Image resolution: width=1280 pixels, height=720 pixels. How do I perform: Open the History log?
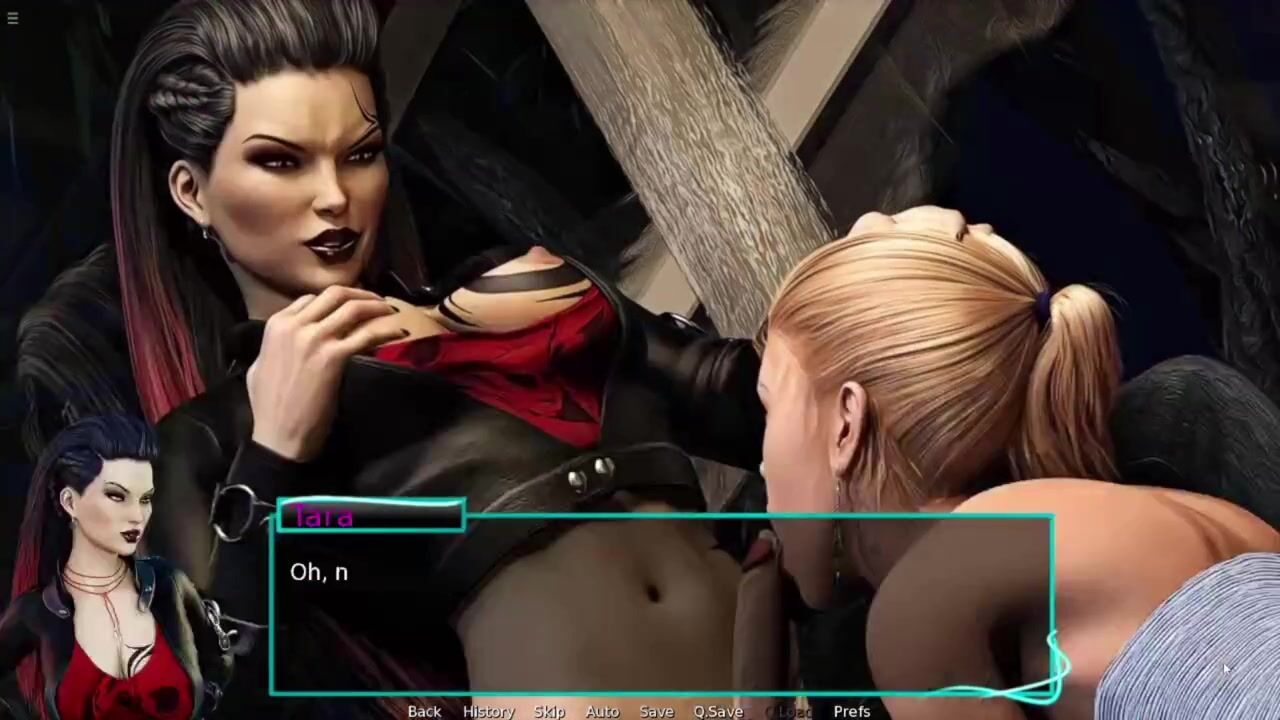488,711
